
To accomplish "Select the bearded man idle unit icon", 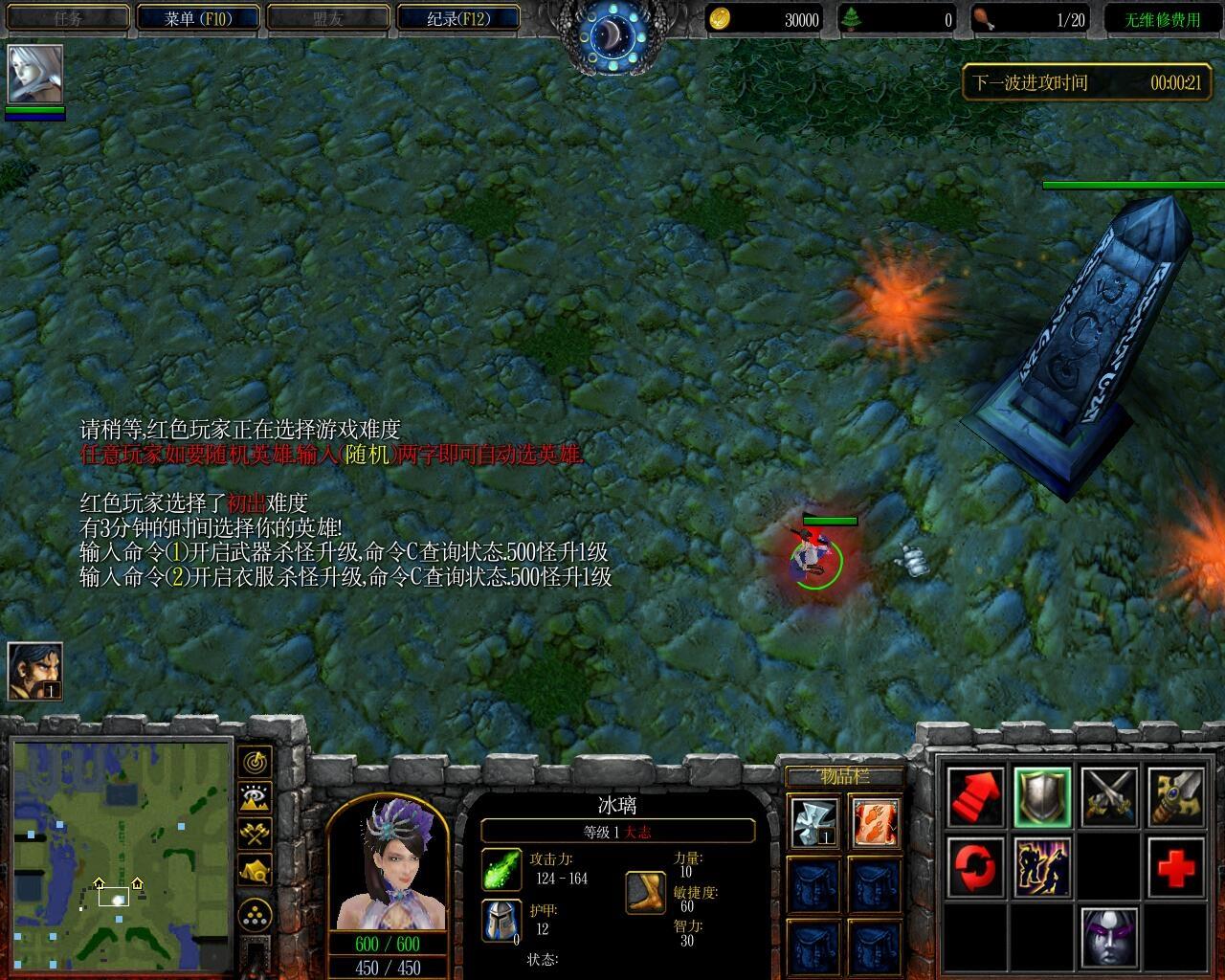I will pyautogui.click(x=35, y=670).
